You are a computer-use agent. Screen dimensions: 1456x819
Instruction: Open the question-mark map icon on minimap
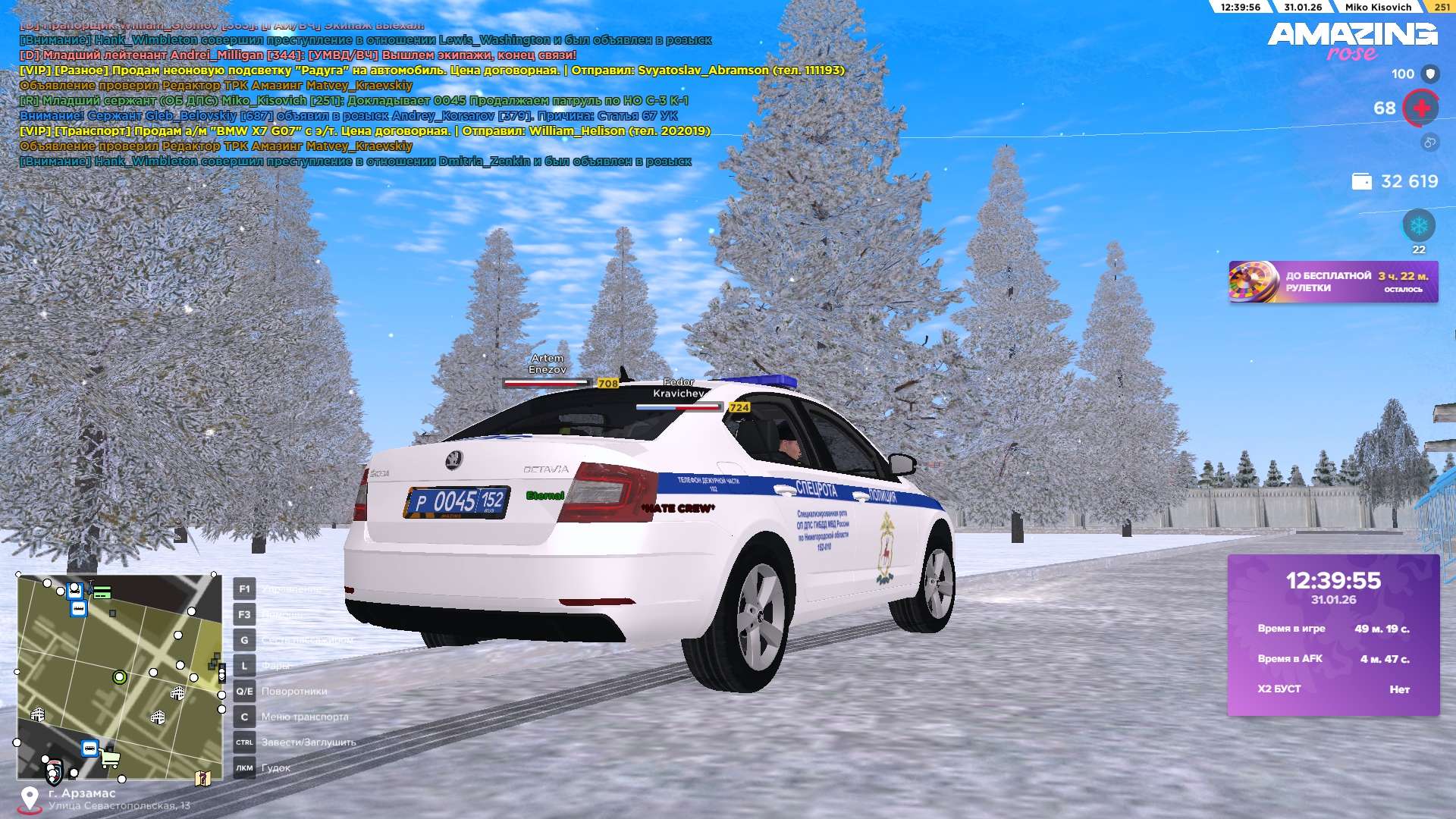202,778
